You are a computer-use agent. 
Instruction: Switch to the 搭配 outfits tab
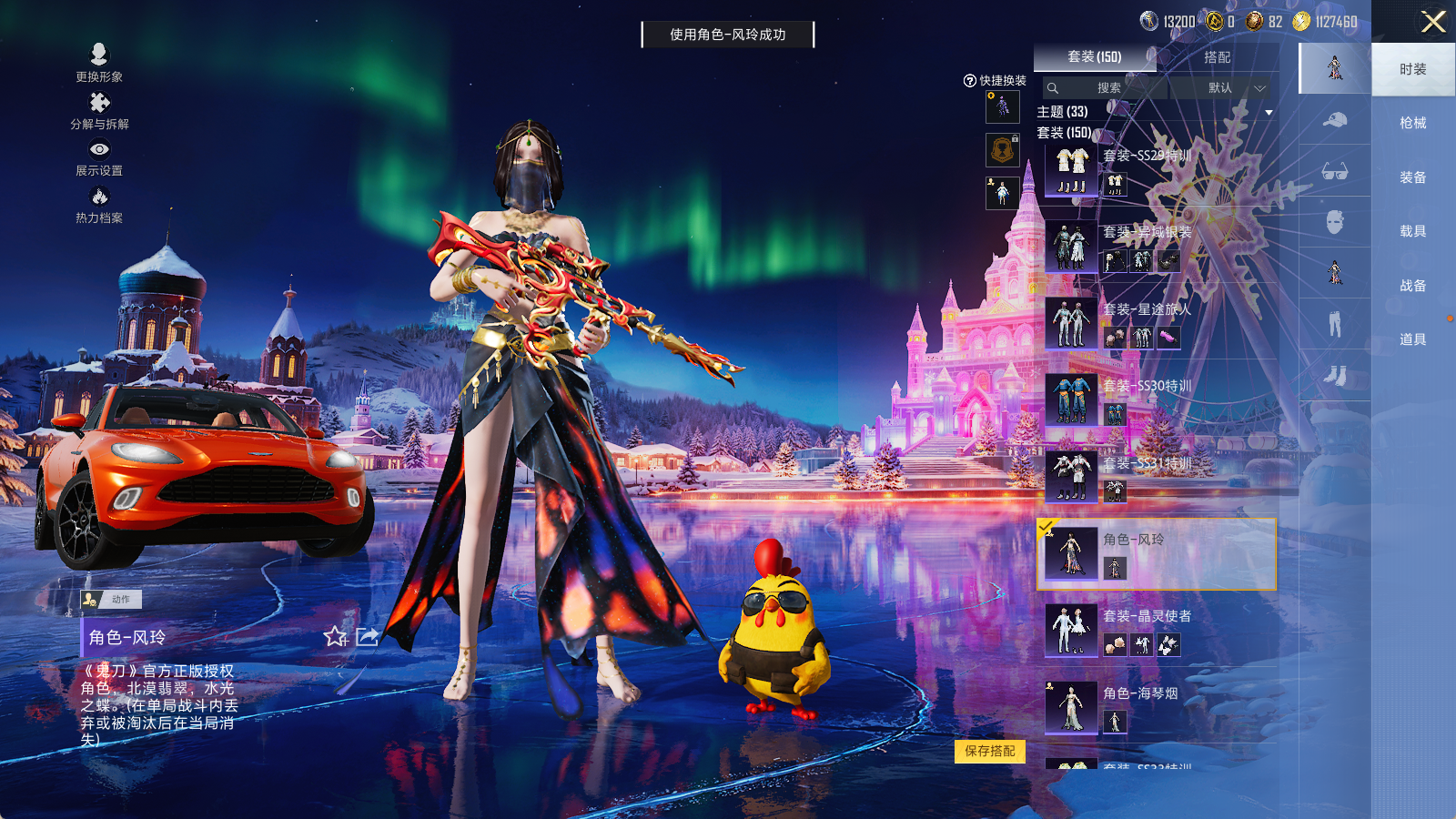pos(1217,57)
